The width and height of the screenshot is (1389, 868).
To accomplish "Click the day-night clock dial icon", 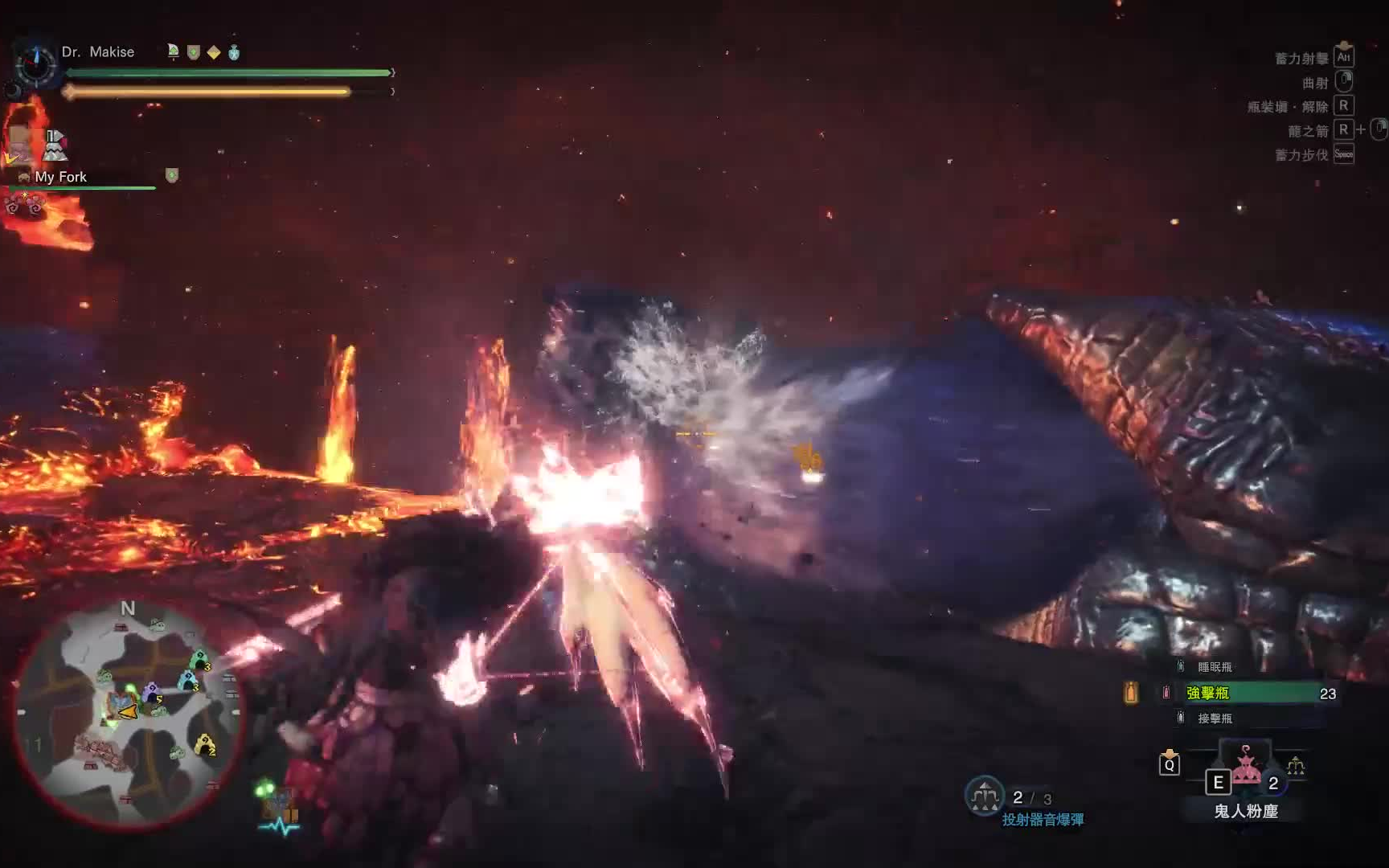I will point(35,64).
